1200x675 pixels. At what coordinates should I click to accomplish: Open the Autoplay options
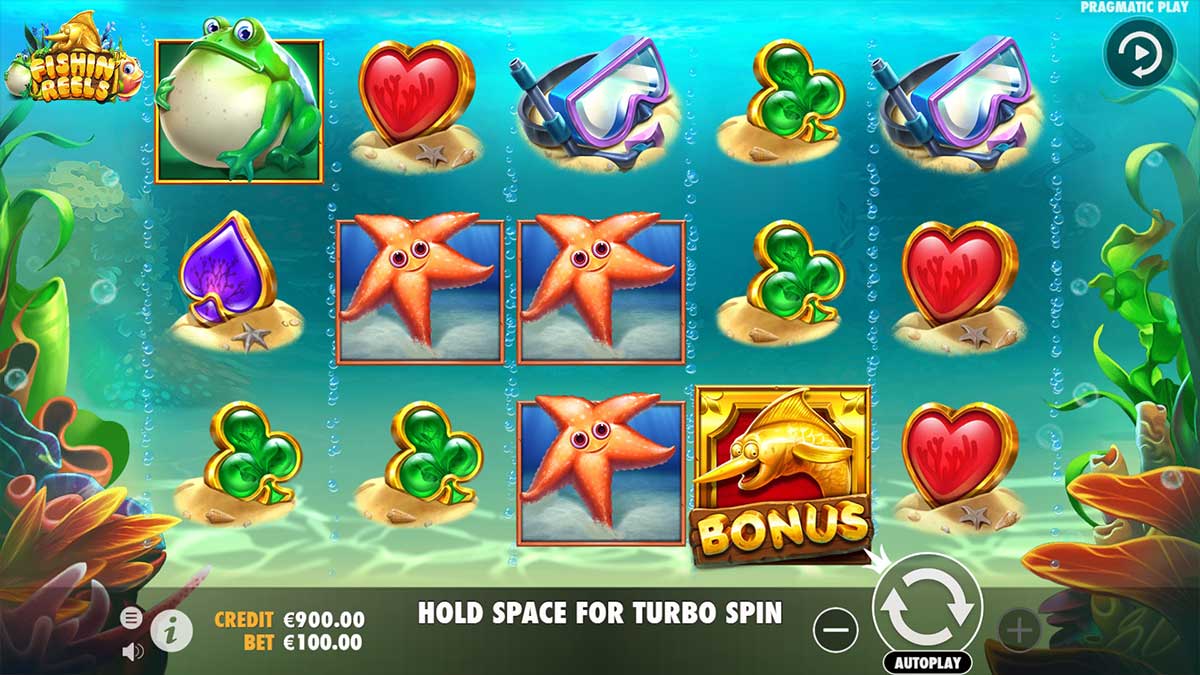click(927, 662)
